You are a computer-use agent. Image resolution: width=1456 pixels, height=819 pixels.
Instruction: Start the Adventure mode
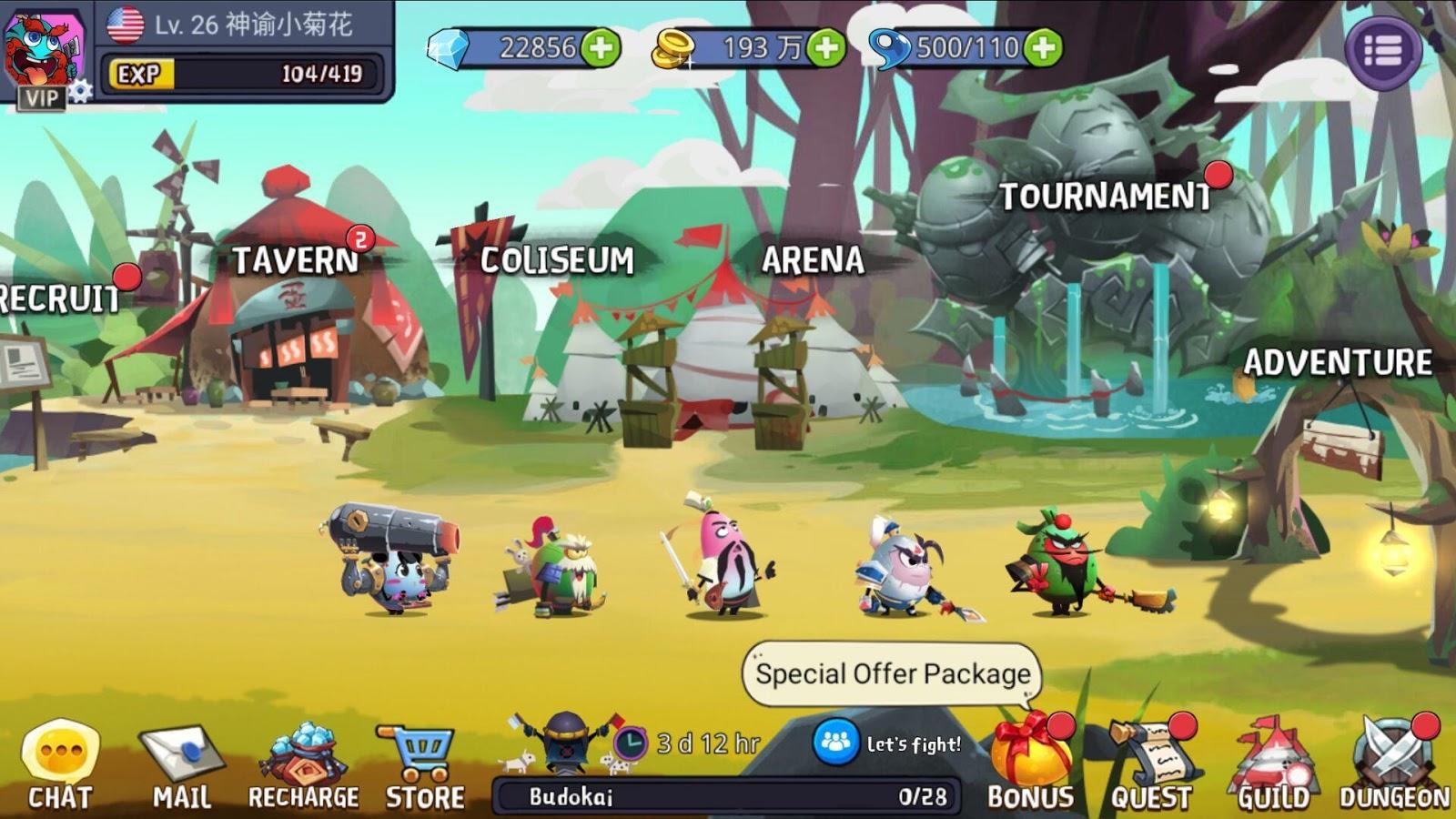coord(1338,363)
